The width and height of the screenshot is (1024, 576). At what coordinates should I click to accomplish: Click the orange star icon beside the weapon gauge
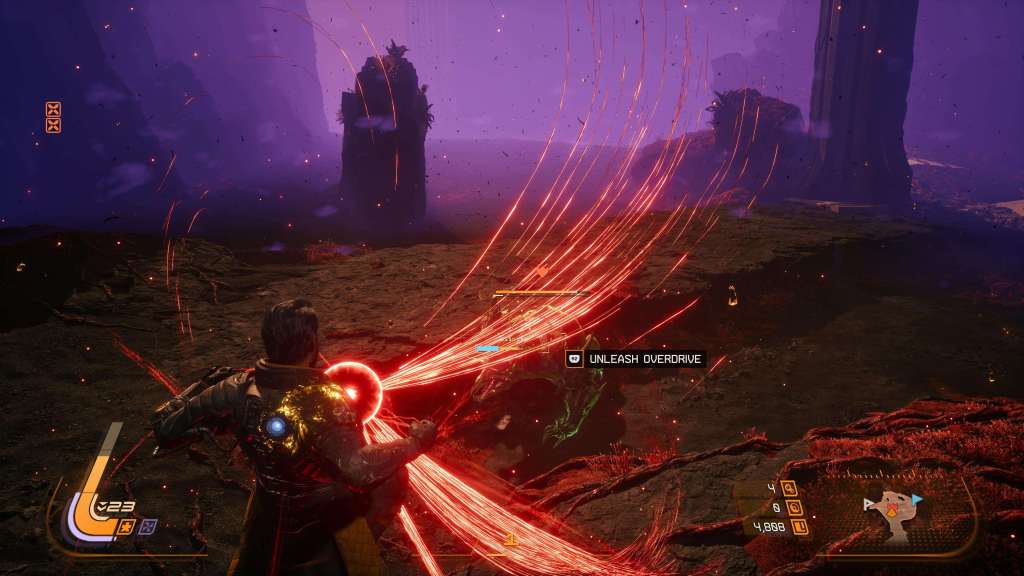(127, 525)
